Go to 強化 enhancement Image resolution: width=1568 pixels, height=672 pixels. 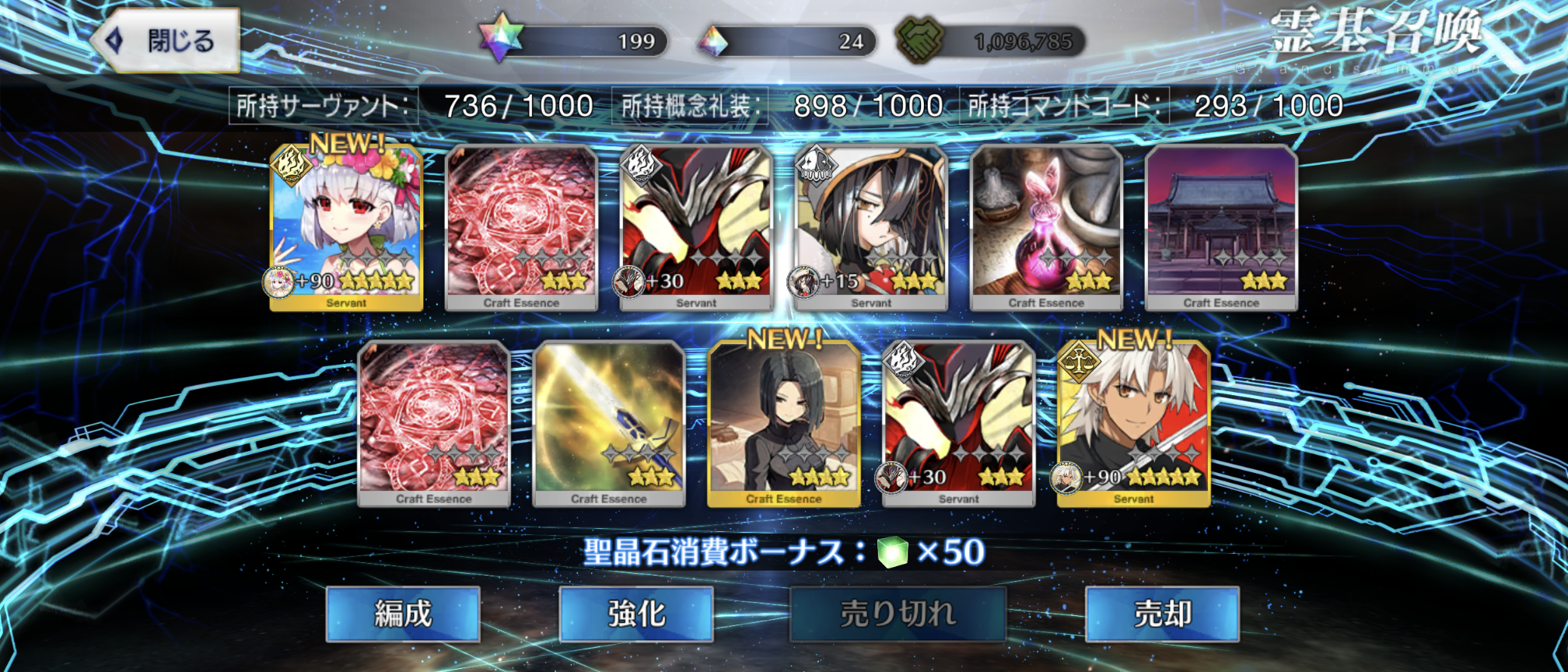(635, 614)
